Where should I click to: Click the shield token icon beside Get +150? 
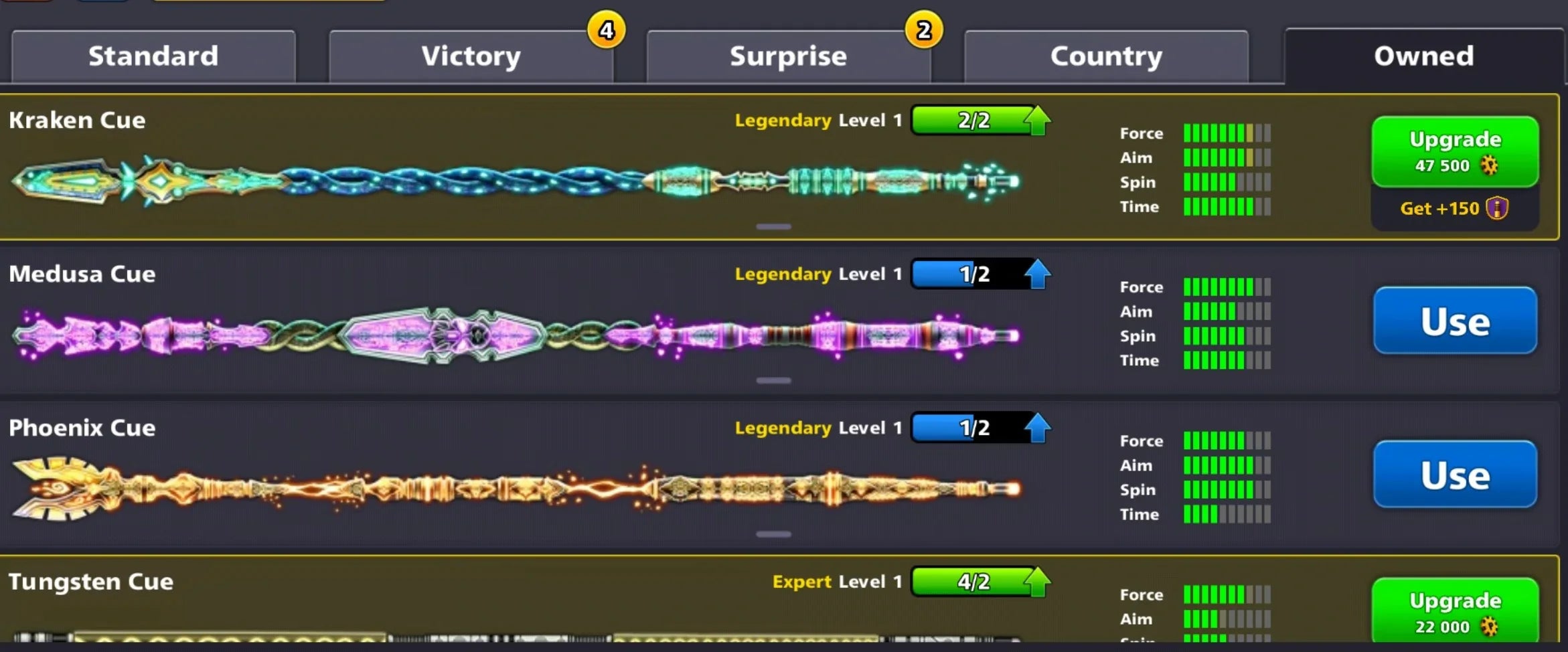pos(1497,208)
